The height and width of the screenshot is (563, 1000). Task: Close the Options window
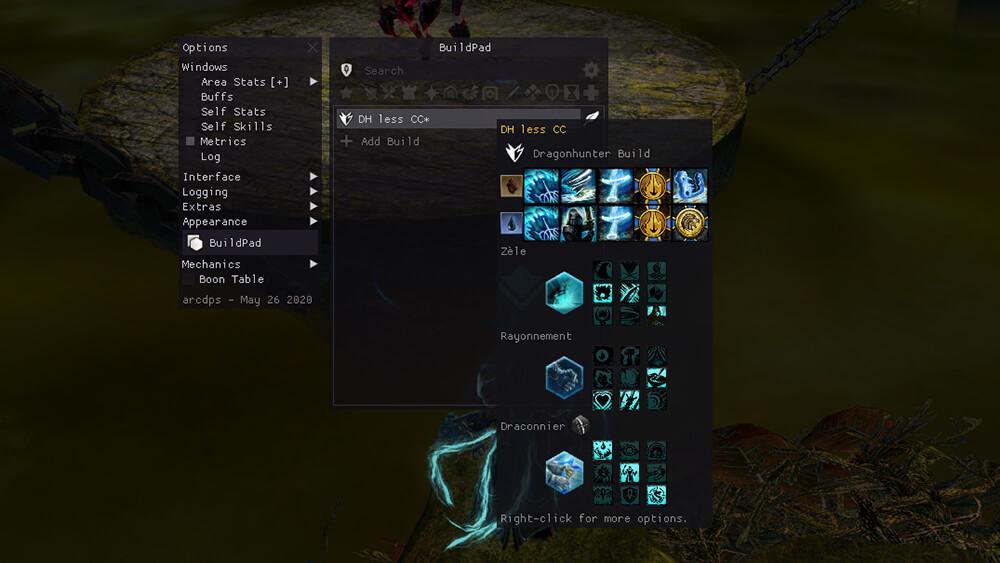(313, 47)
